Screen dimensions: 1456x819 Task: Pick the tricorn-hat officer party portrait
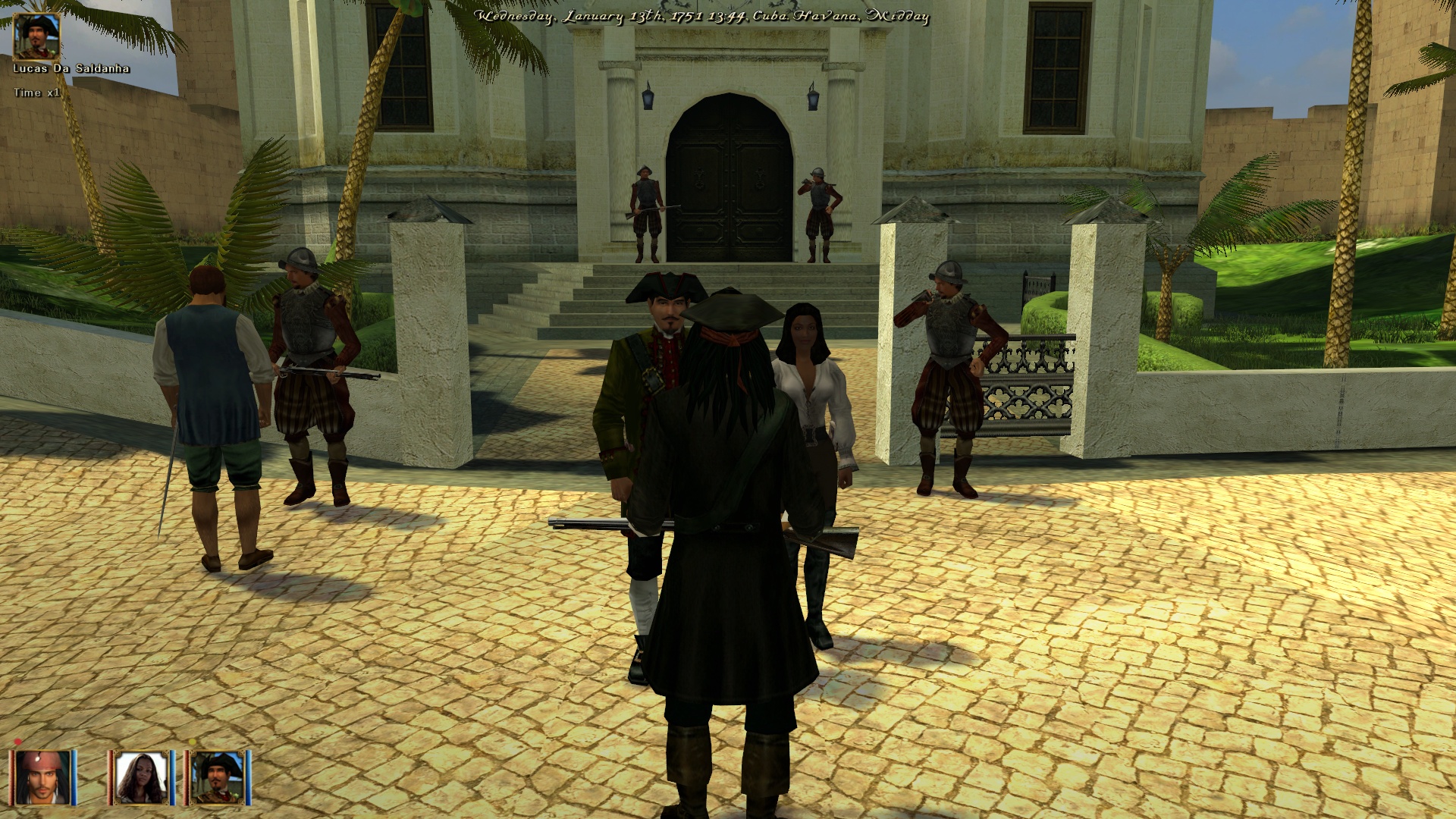218,777
